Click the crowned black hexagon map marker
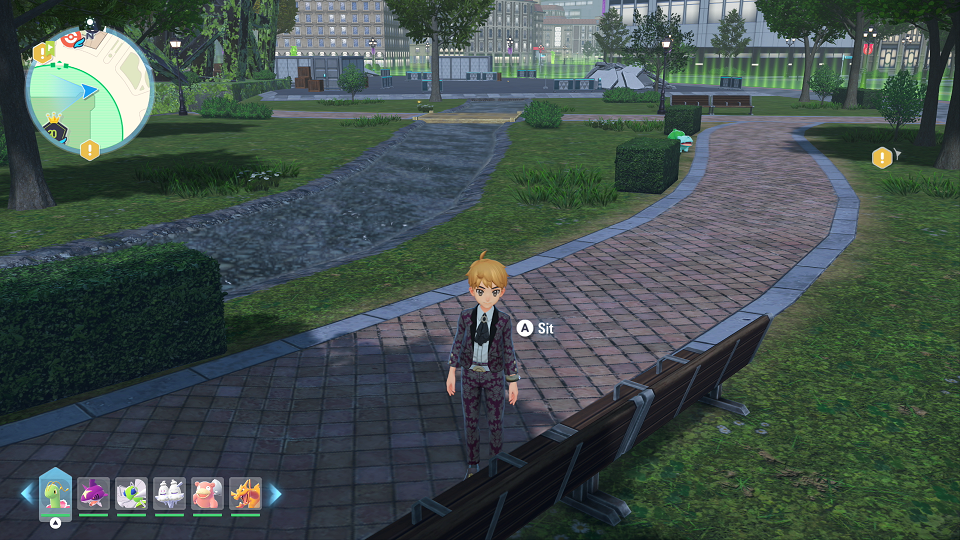The height and width of the screenshot is (540, 960). (x=55, y=131)
